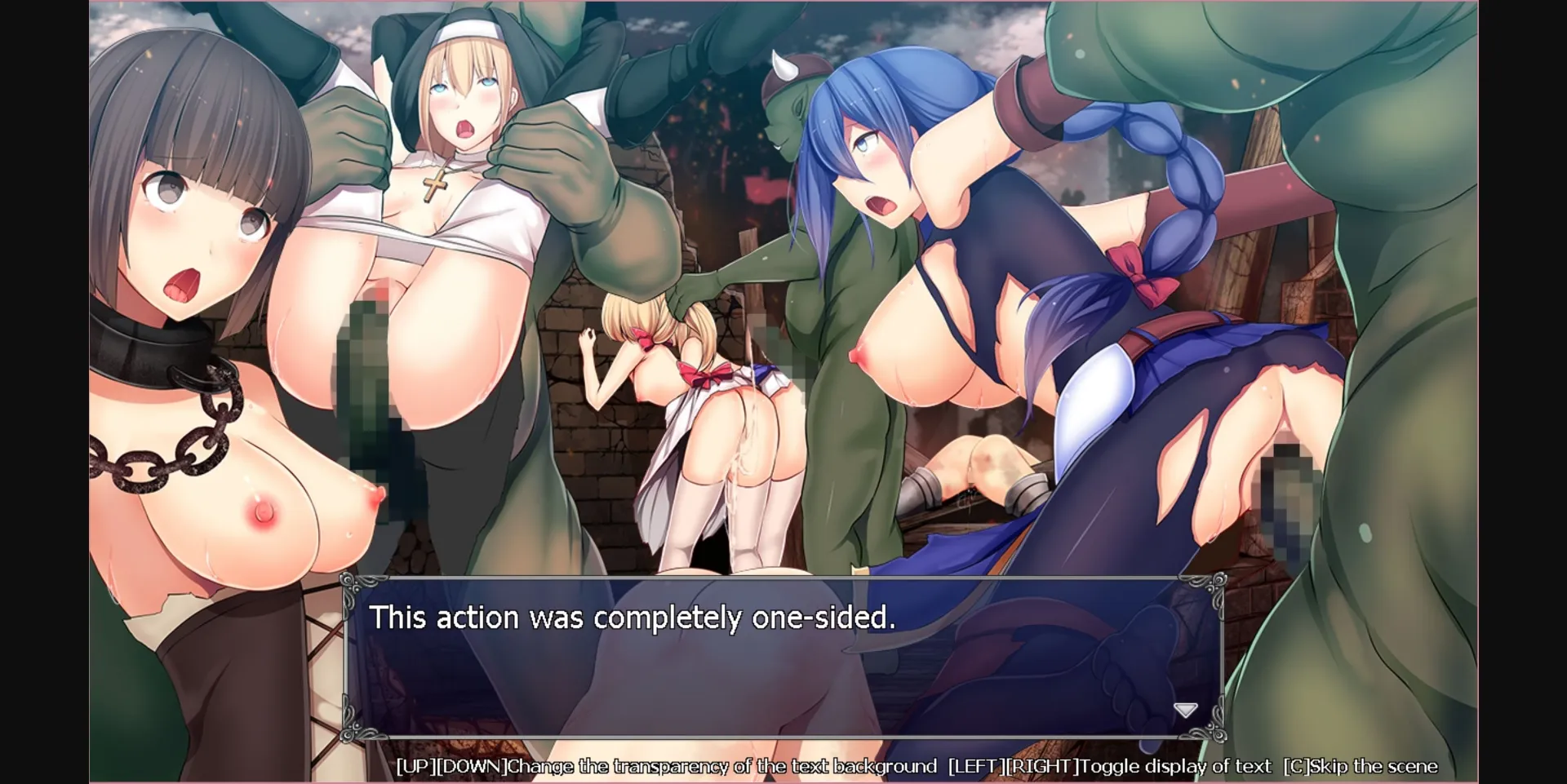Click the dialogue line 'This action was completely one-sided.'

coord(633,618)
